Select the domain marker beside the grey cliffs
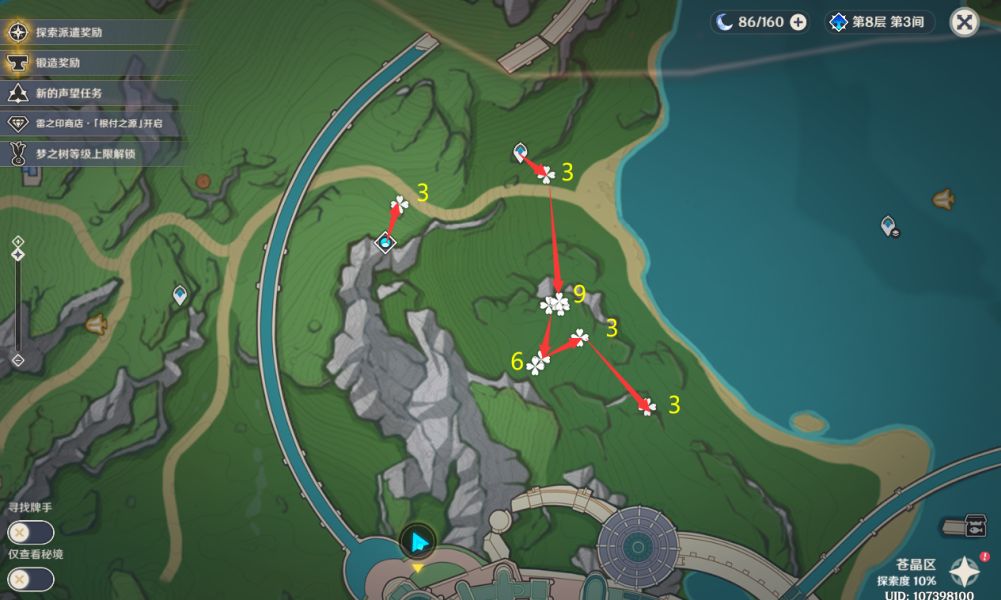 point(385,242)
